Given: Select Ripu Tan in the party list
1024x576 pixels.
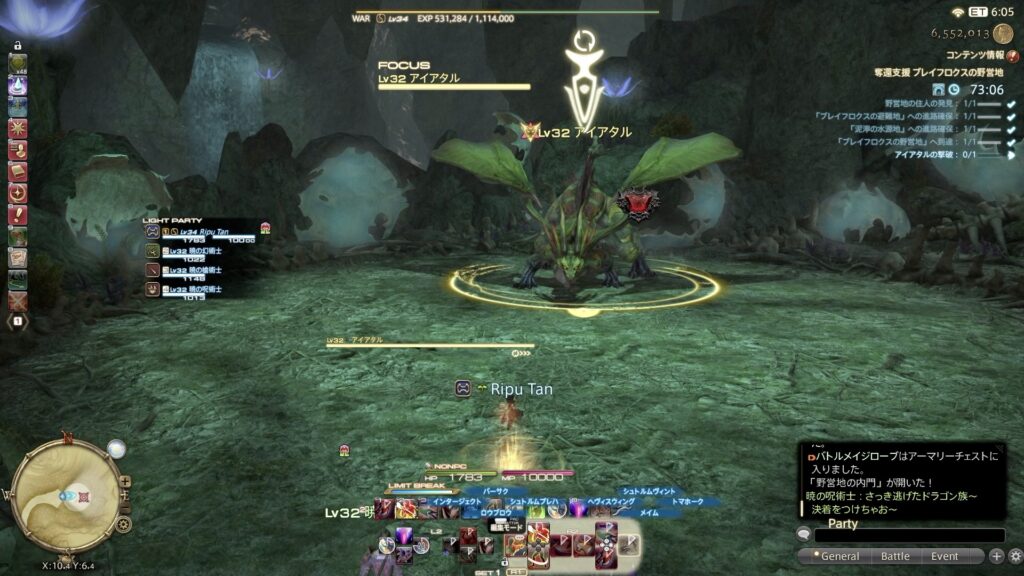Looking at the screenshot, I should 200,233.
